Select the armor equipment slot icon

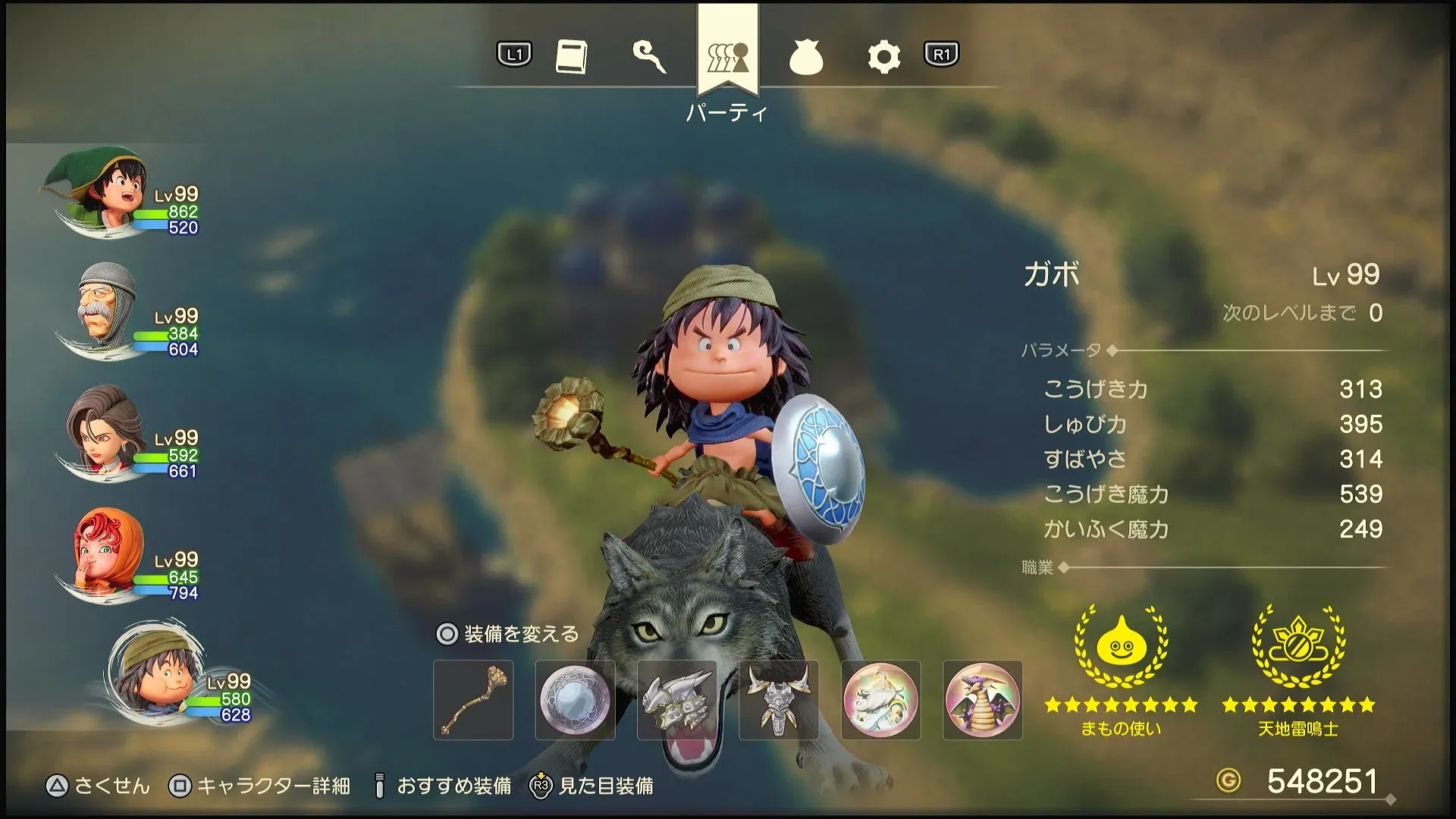tap(779, 699)
